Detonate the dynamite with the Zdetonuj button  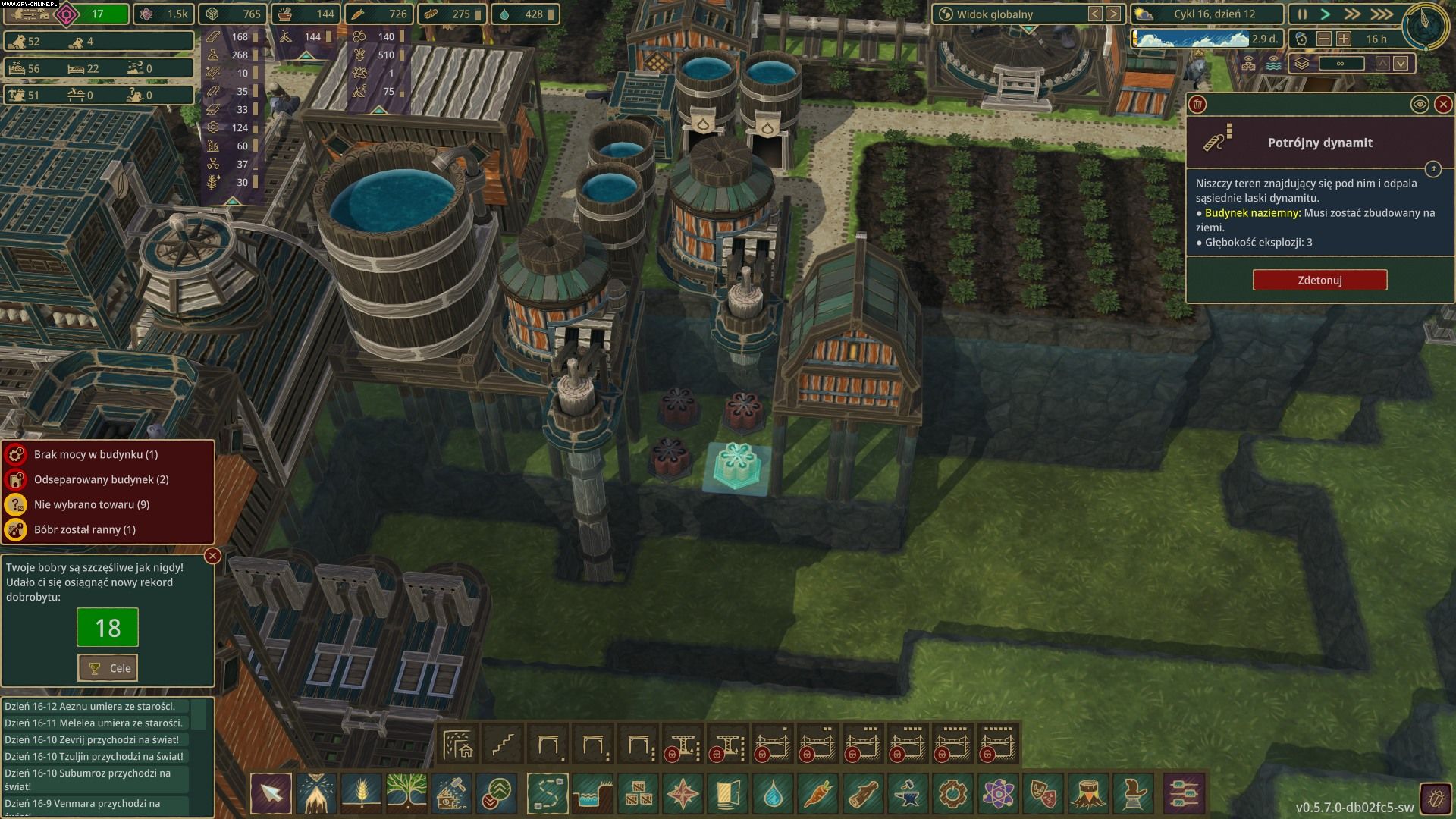pos(1319,280)
